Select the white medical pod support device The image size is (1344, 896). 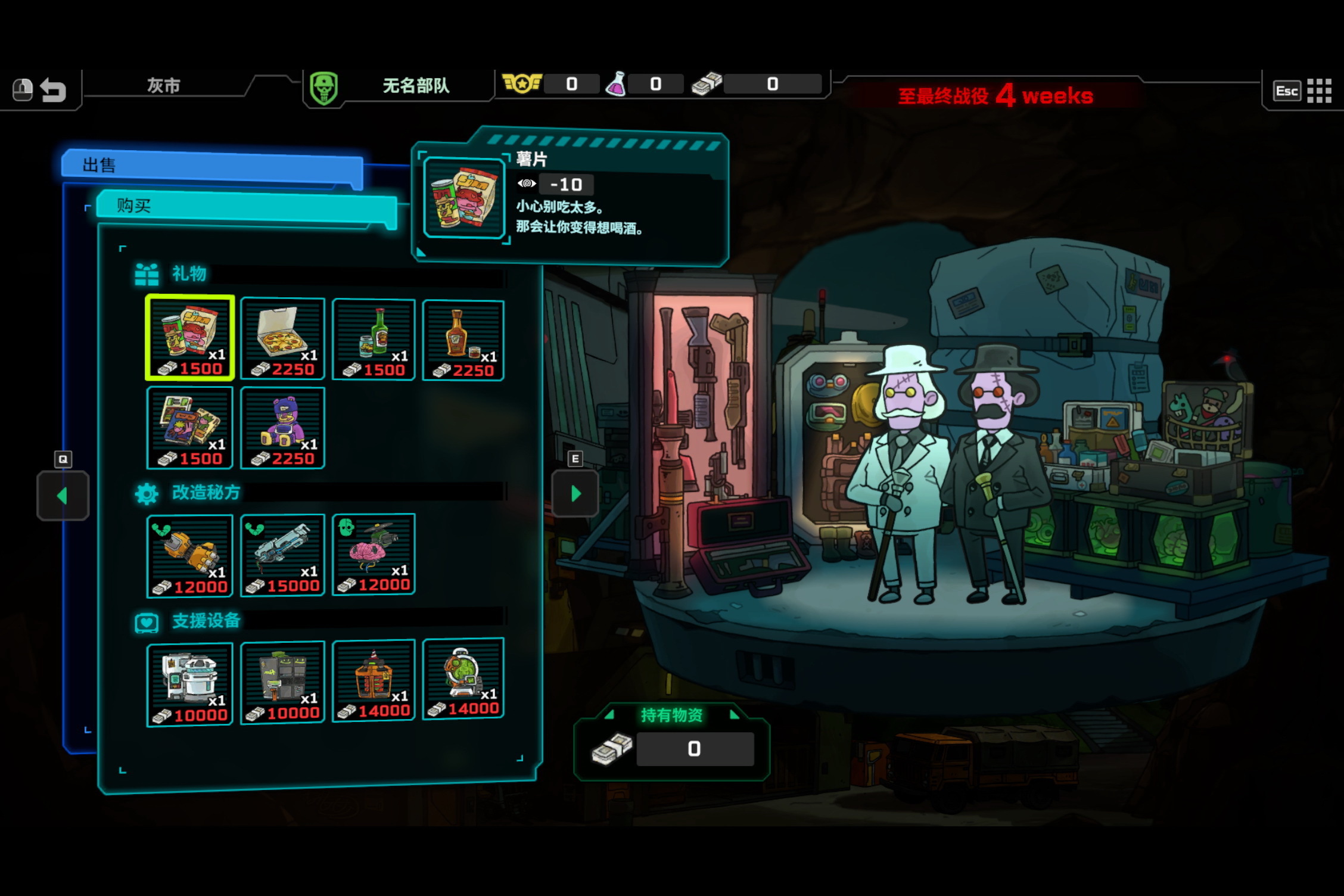[190, 684]
